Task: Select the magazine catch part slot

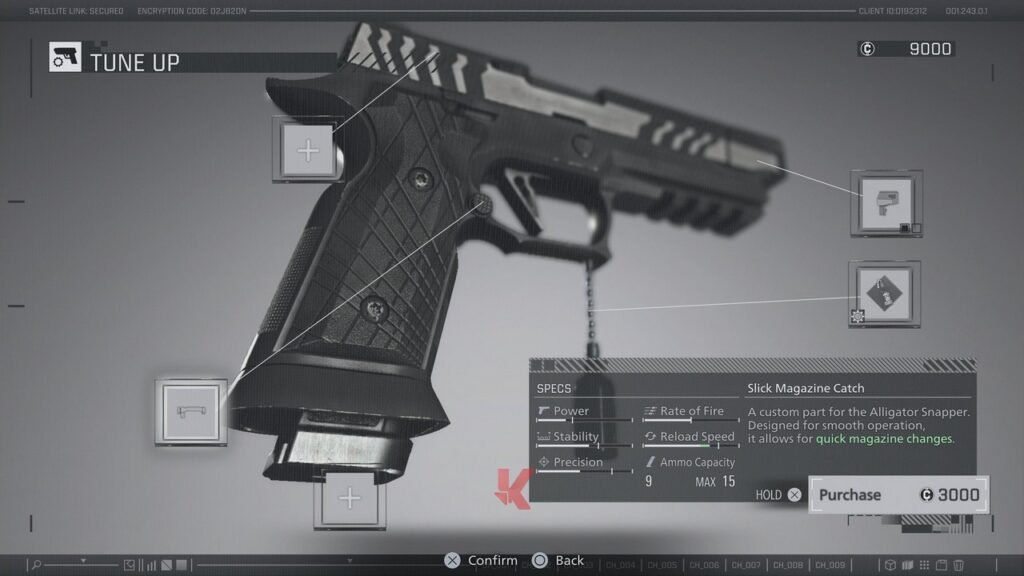Action: (190, 411)
